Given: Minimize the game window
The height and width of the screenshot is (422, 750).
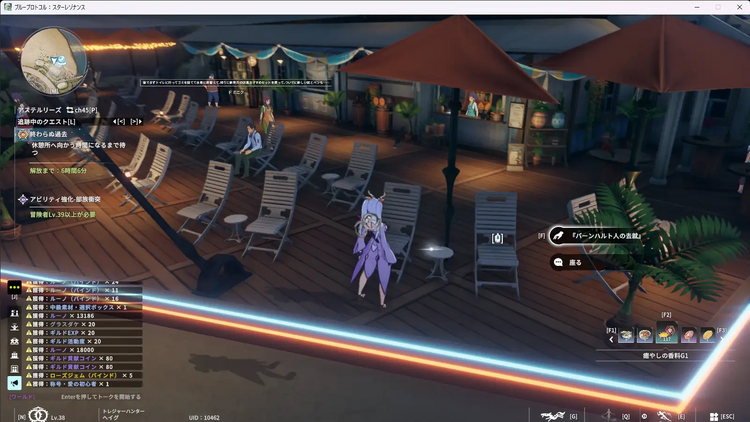Looking at the screenshot, I should point(694,7).
